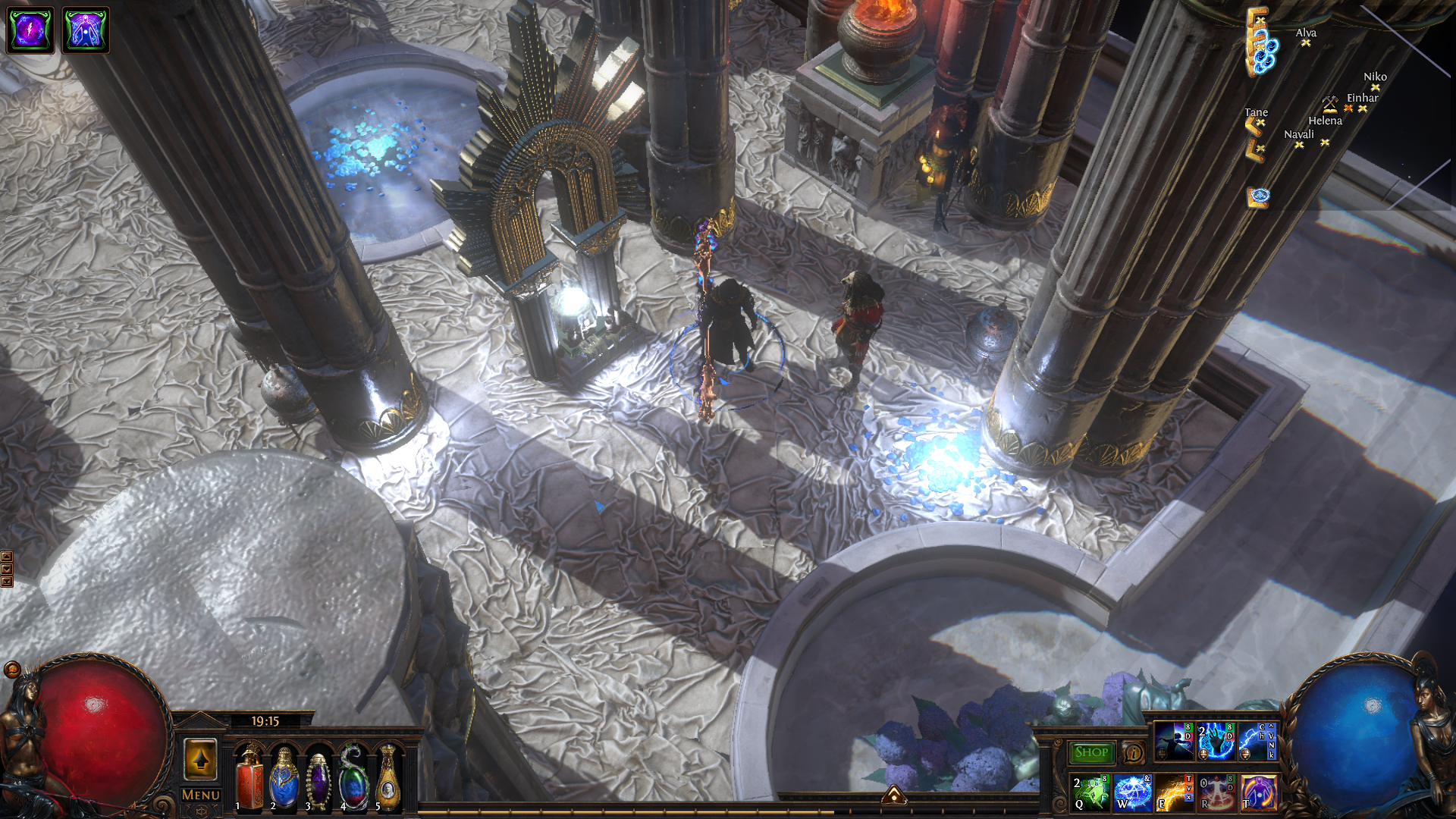
Task: Open the info speech-bubble button beside Shop
Action: (x=1134, y=752)
